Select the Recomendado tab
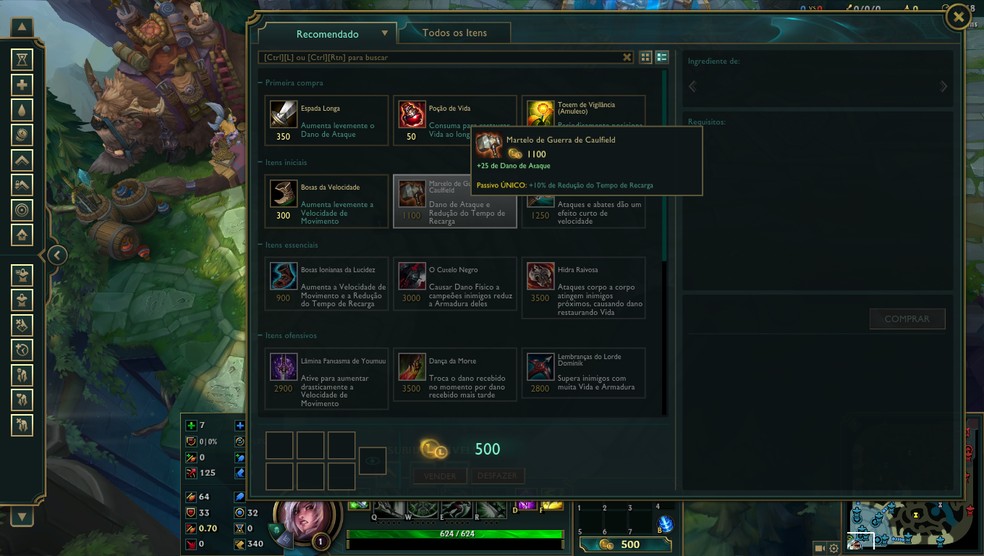Image resolution: width=984 pixels, height=556 pixels. click(328, 34)
